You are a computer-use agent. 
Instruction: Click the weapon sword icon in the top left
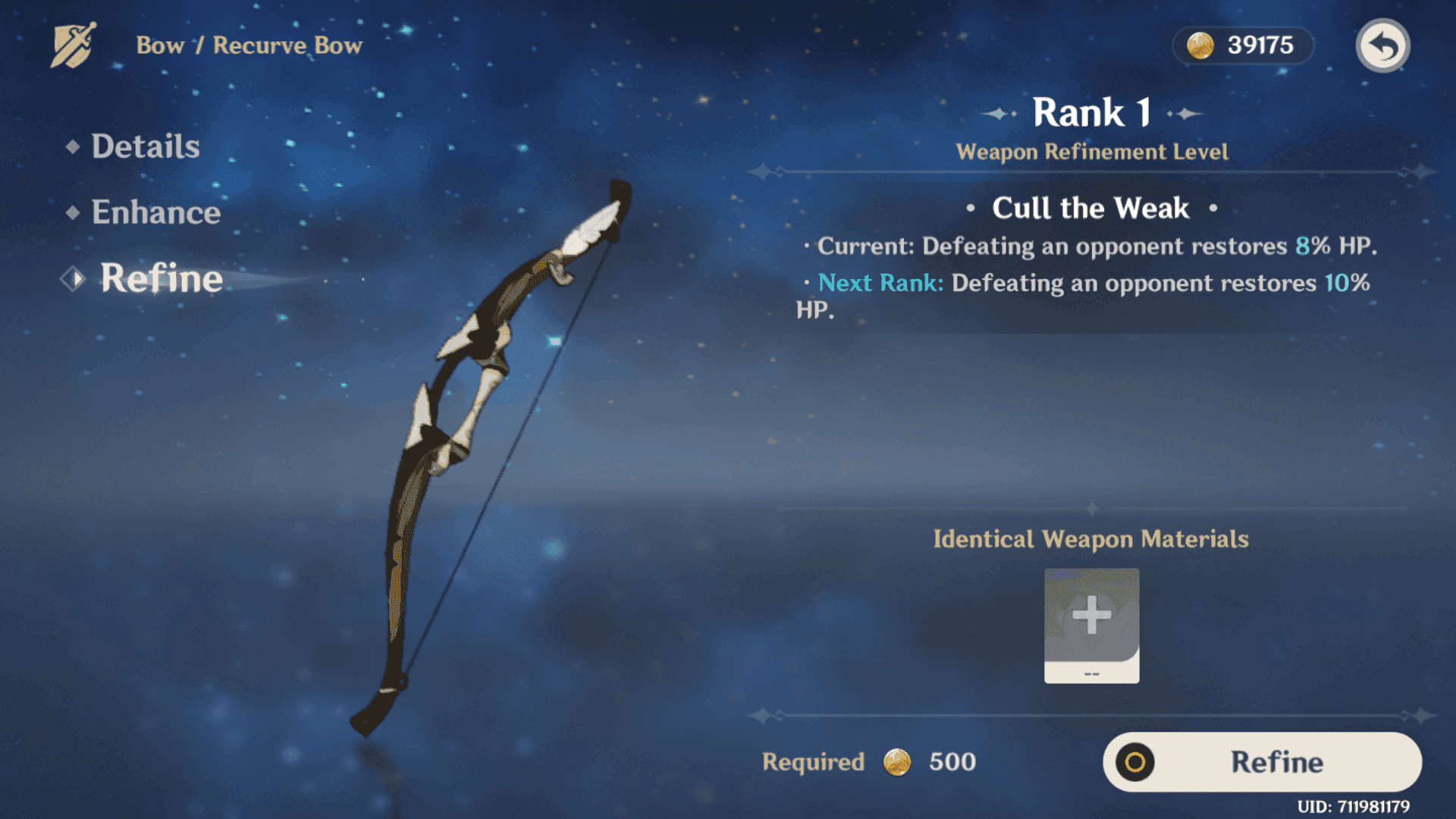[71, 45]
